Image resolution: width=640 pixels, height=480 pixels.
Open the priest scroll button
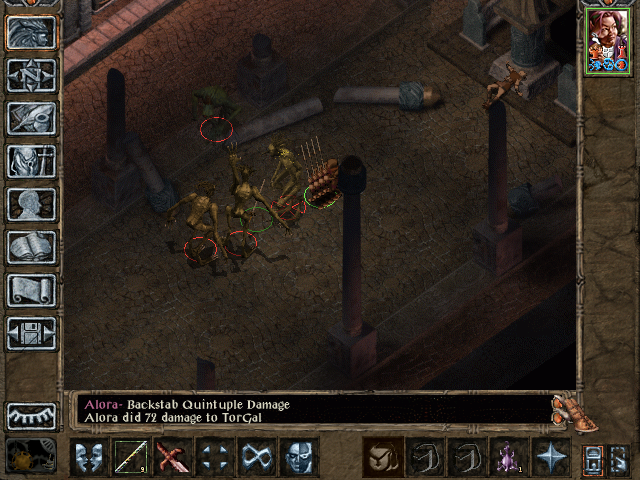point(32,290)
